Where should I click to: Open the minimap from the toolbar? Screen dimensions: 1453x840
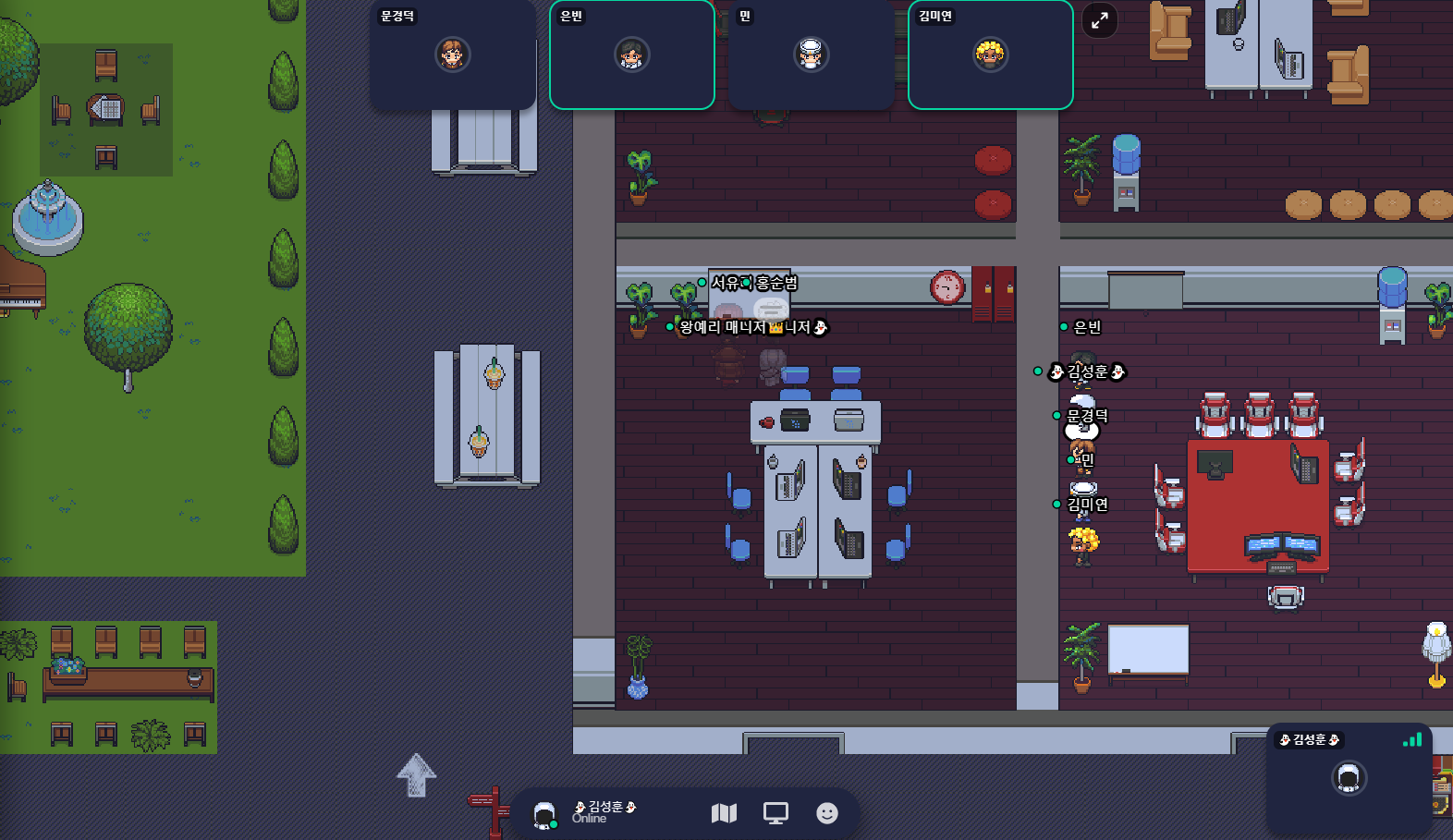tap(724, 813)
